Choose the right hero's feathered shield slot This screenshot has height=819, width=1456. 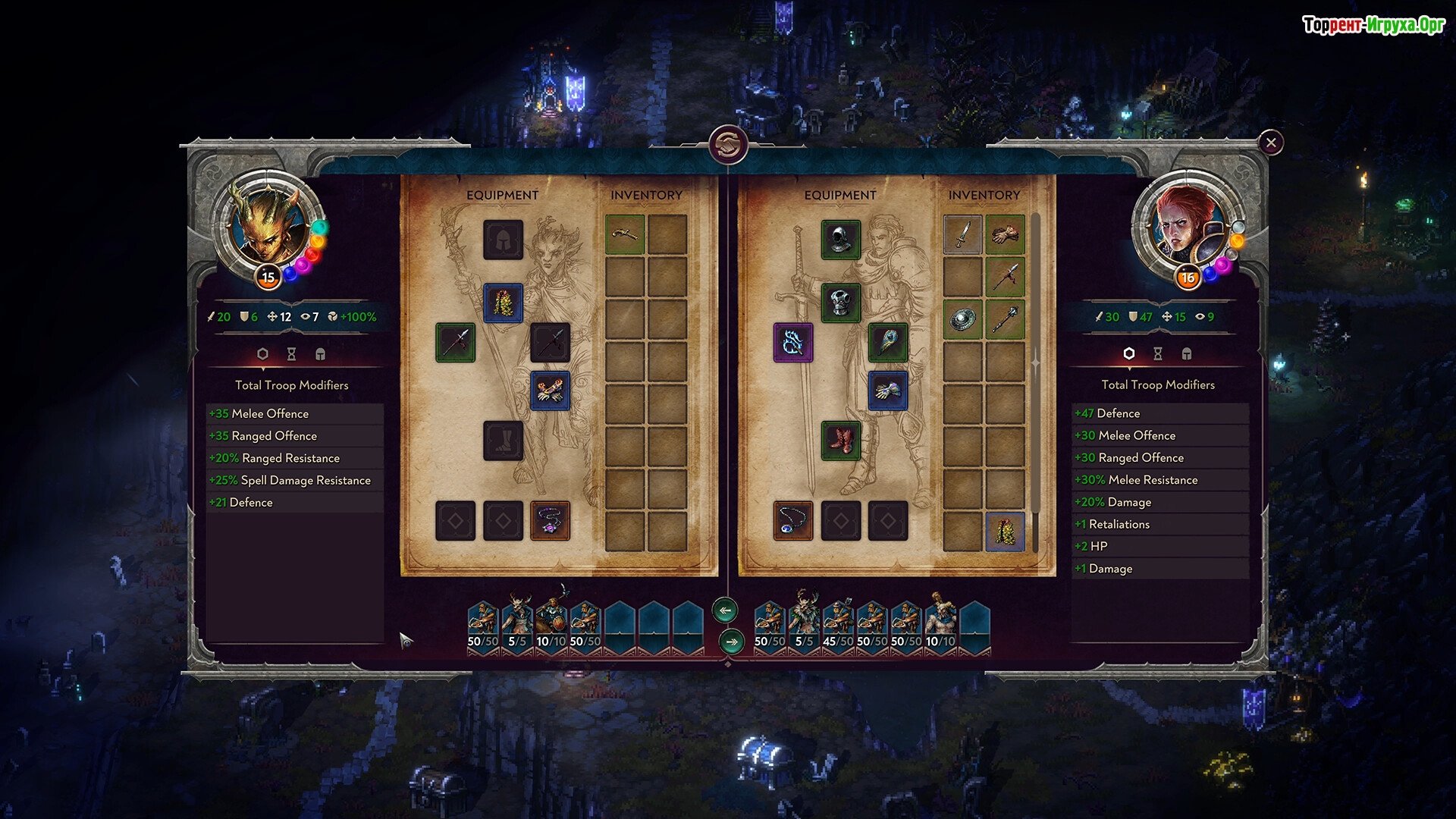[x=888, y=343]
